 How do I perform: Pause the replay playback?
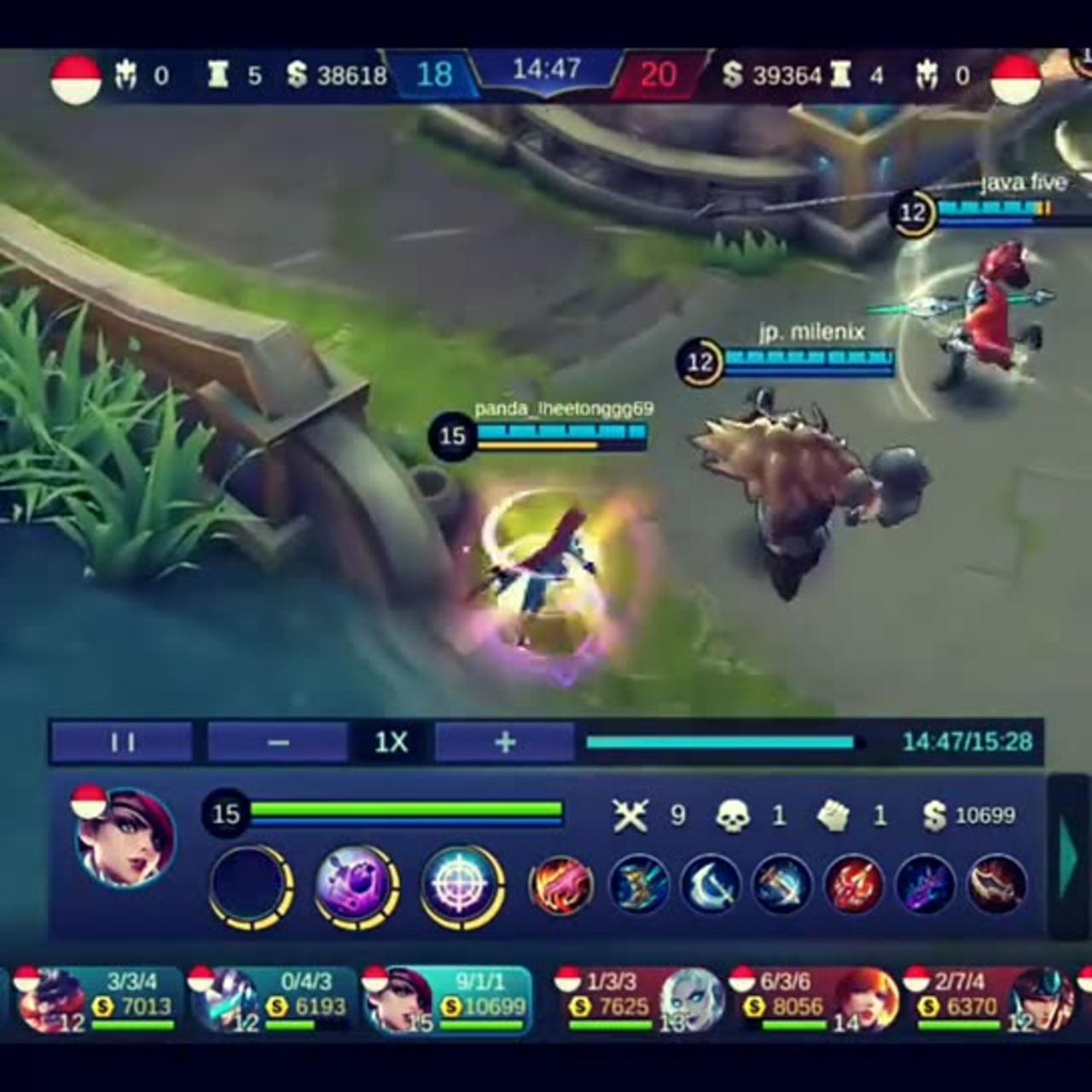121,741
